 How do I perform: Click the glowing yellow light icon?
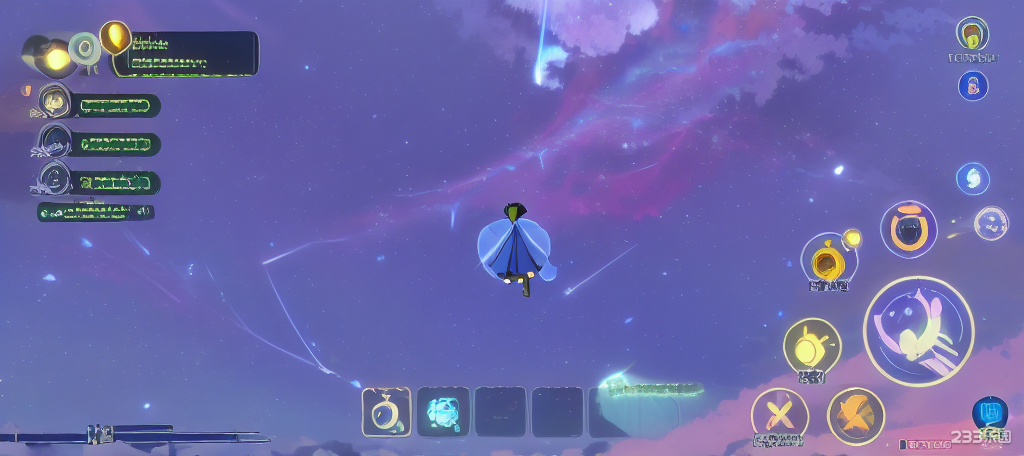57,59
